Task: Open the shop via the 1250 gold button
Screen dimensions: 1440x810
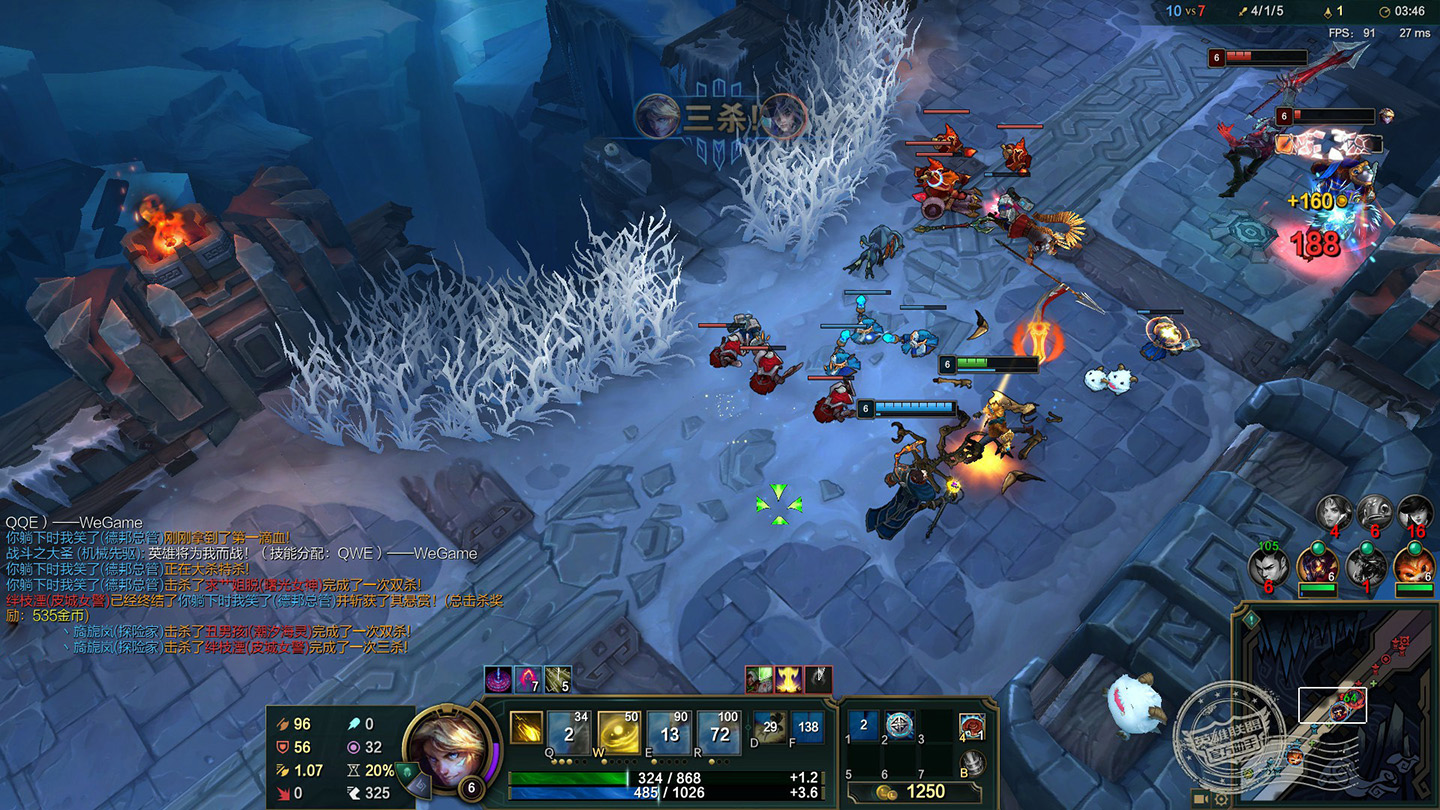Action: click(915, 792)
